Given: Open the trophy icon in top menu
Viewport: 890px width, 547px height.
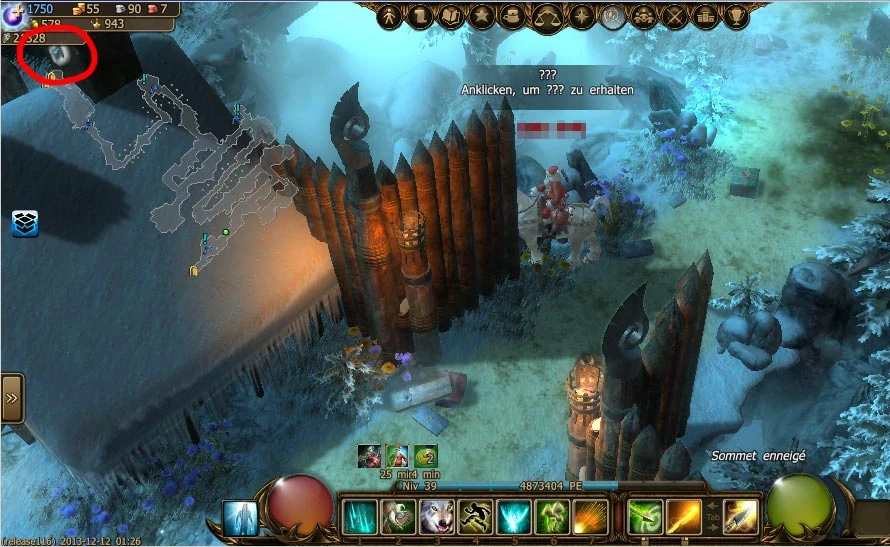Looking at the screenshot, I should [737, 17].
